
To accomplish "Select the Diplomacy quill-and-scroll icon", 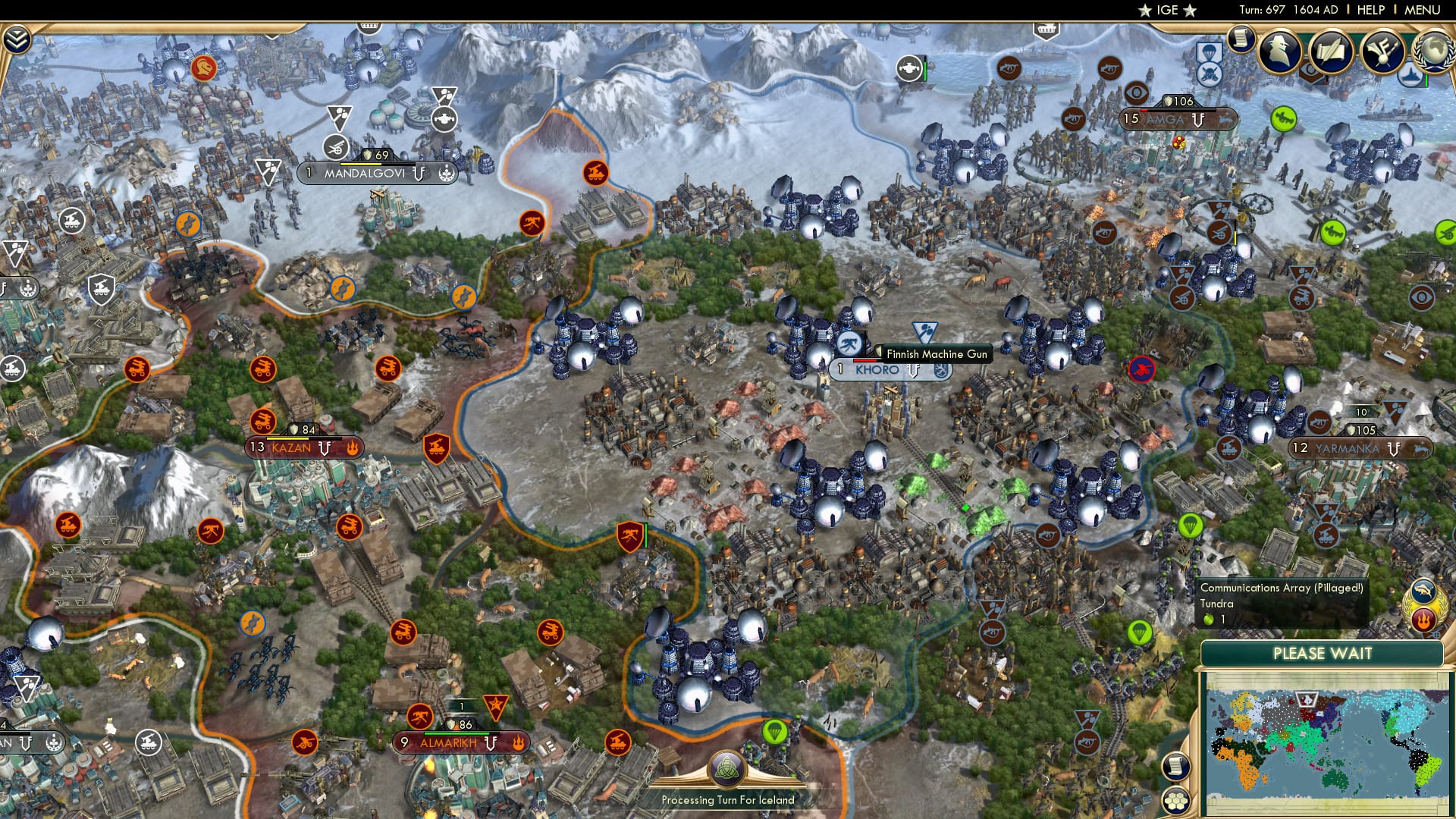I will pos(1331,49).
